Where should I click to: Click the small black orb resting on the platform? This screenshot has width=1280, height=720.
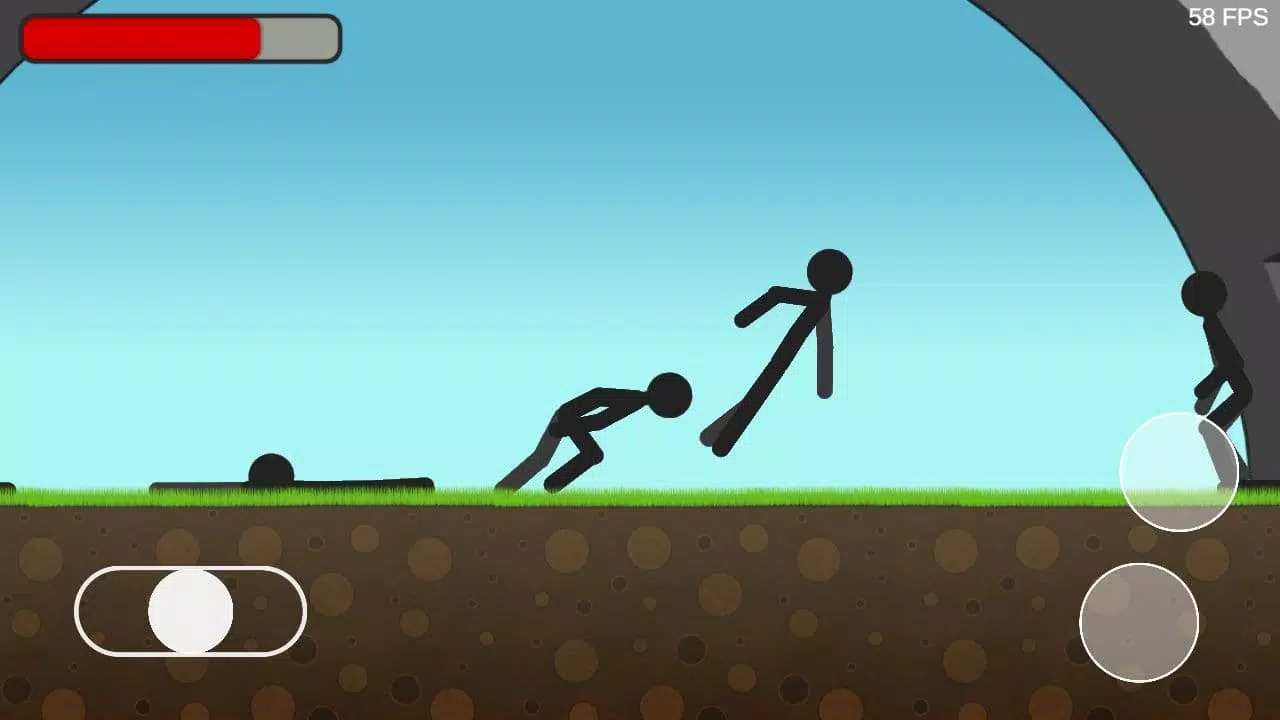pos(272,466)
